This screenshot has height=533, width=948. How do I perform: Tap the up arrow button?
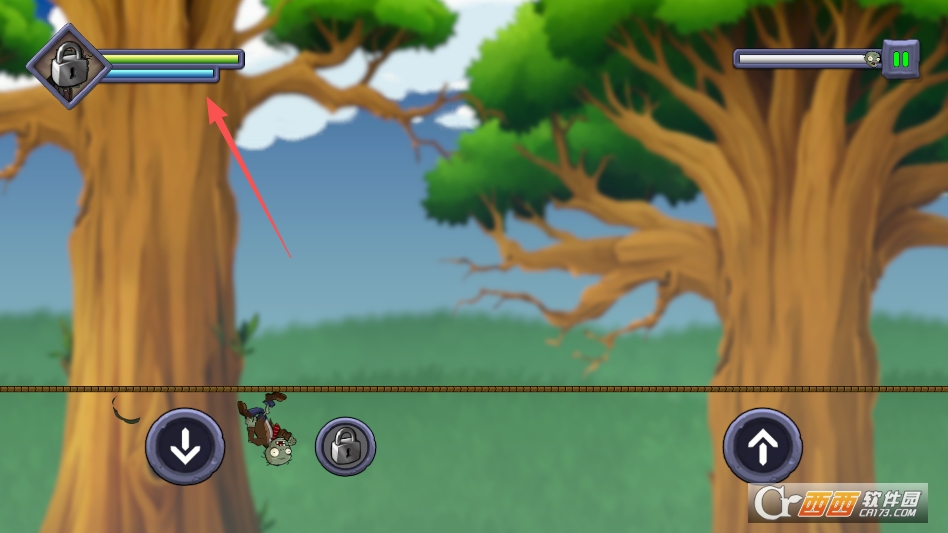[762, 447]
